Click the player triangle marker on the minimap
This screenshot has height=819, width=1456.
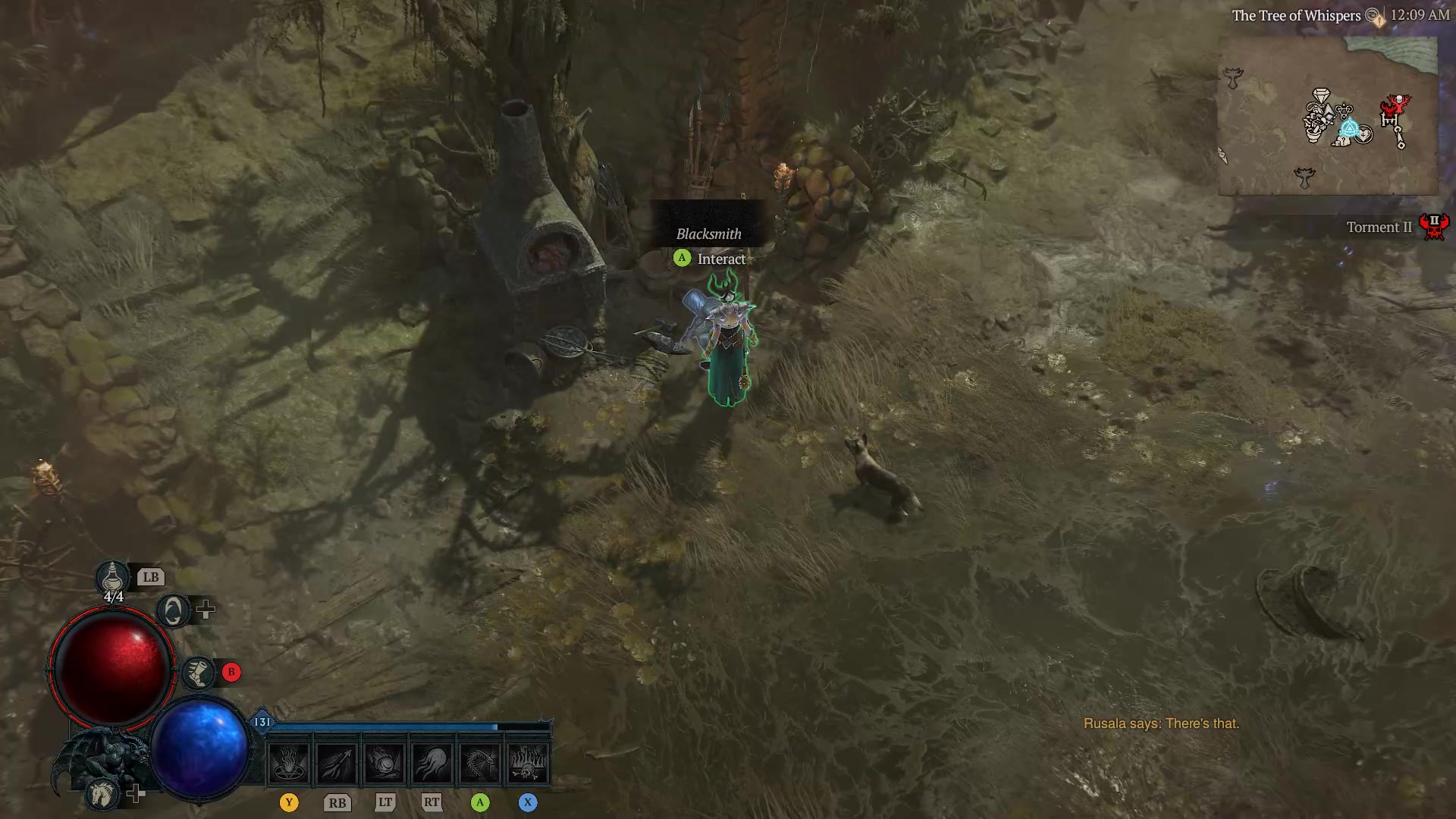[1351, 127]
